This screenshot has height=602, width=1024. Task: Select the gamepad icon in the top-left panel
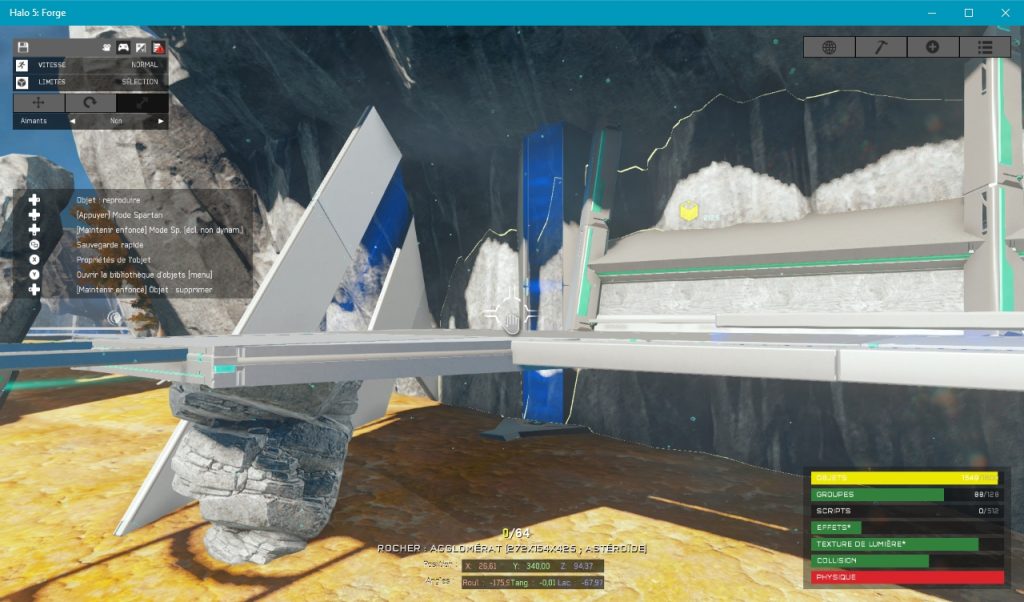click(123, 47)
